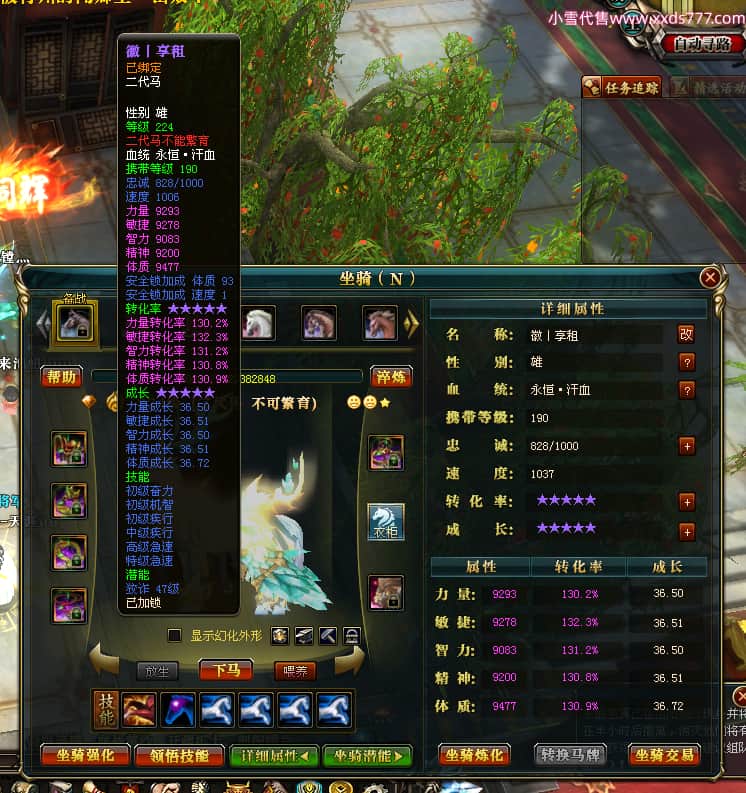
Task: Show help for the 血统 bloodline field
Action: point(687,390)
